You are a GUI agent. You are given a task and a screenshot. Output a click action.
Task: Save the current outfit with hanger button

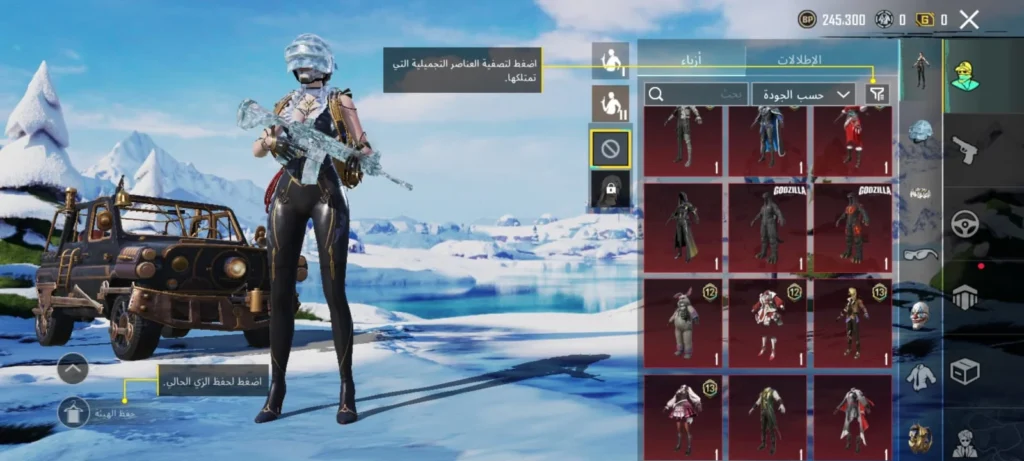point(74,411)
